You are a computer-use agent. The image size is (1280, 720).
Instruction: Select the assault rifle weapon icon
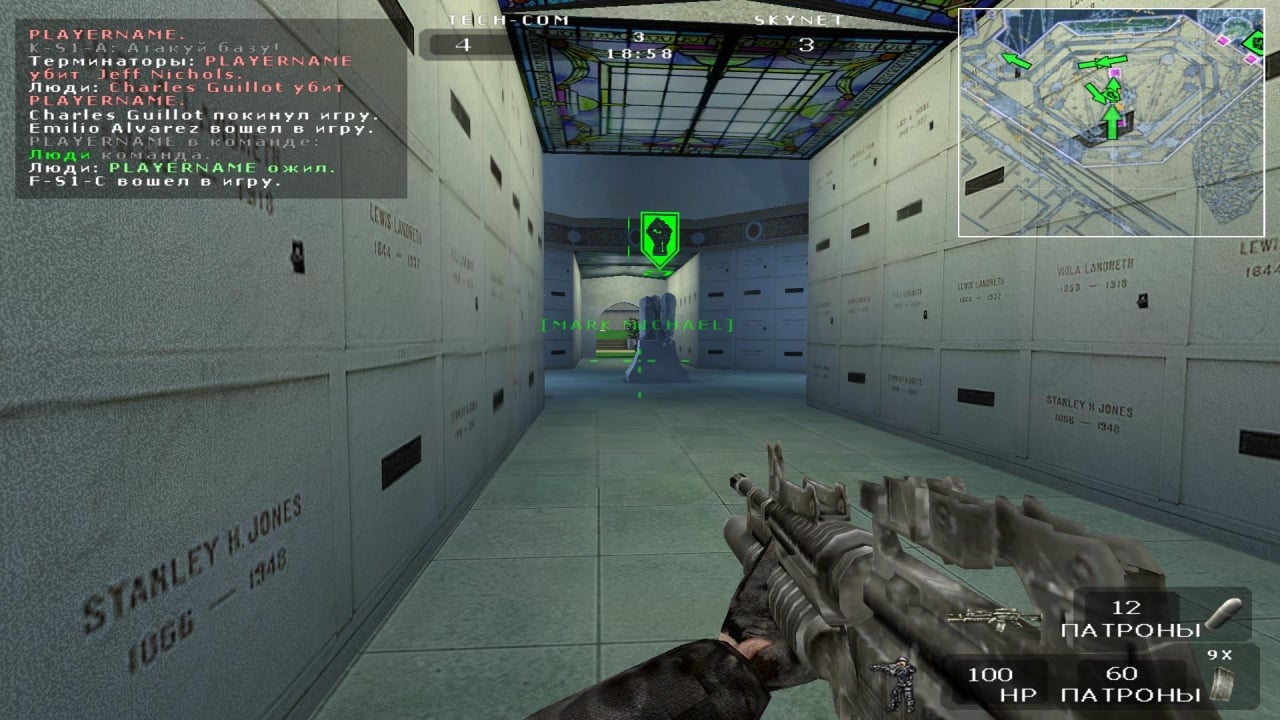click(993, 620)
